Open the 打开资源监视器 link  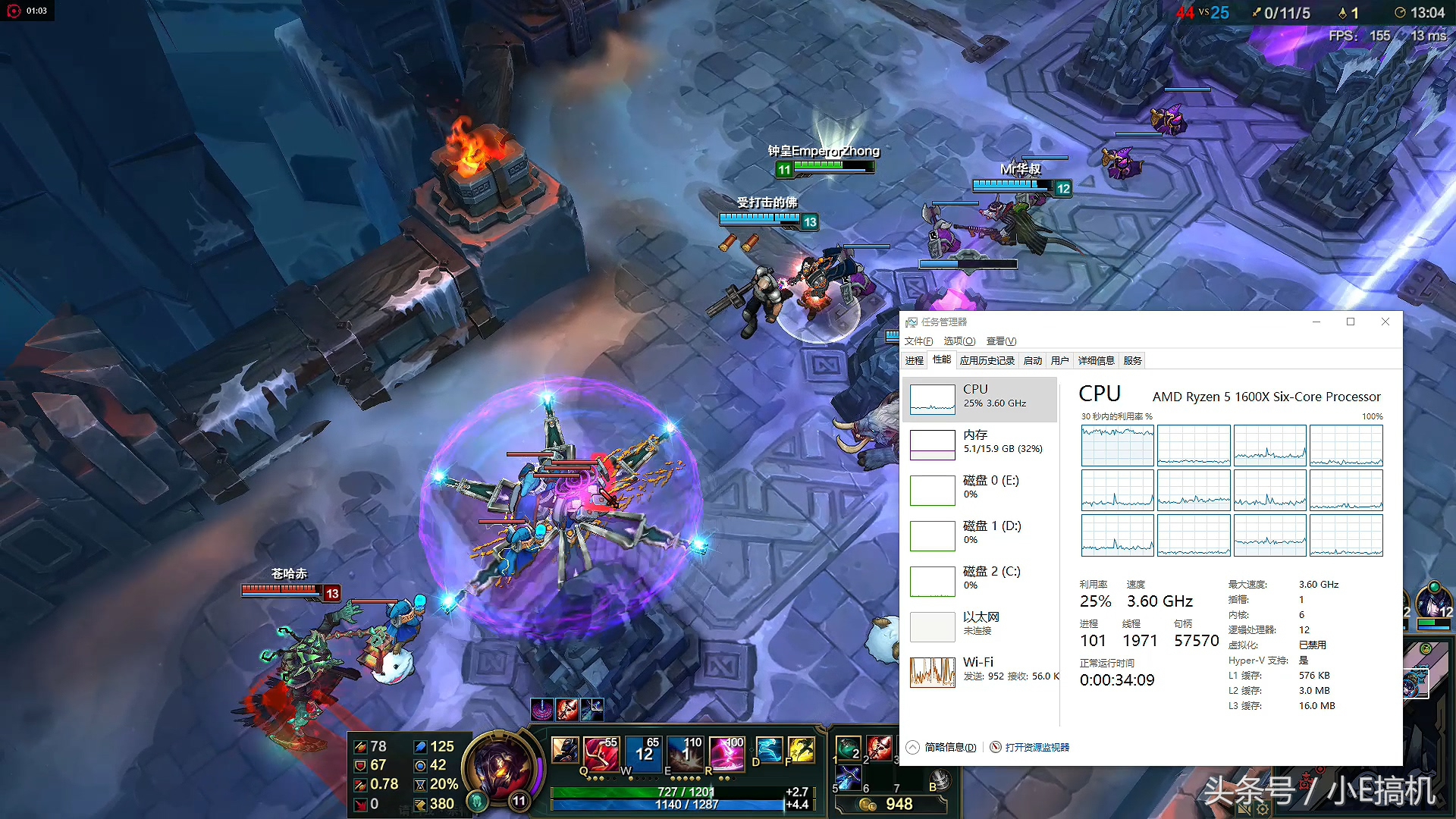click(x=1037, y=747)
